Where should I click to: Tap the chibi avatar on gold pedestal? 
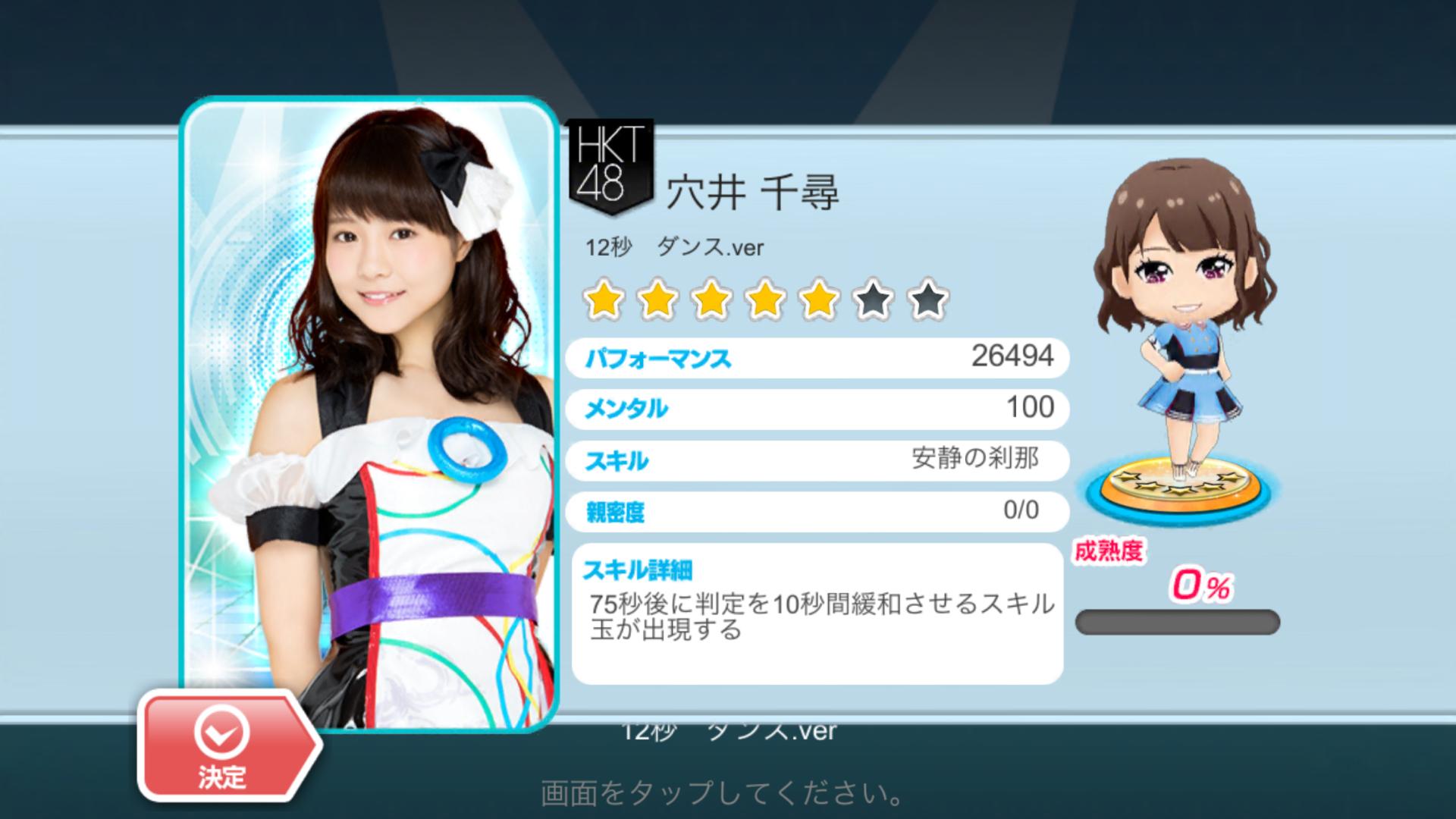[x=1180, y=334]
